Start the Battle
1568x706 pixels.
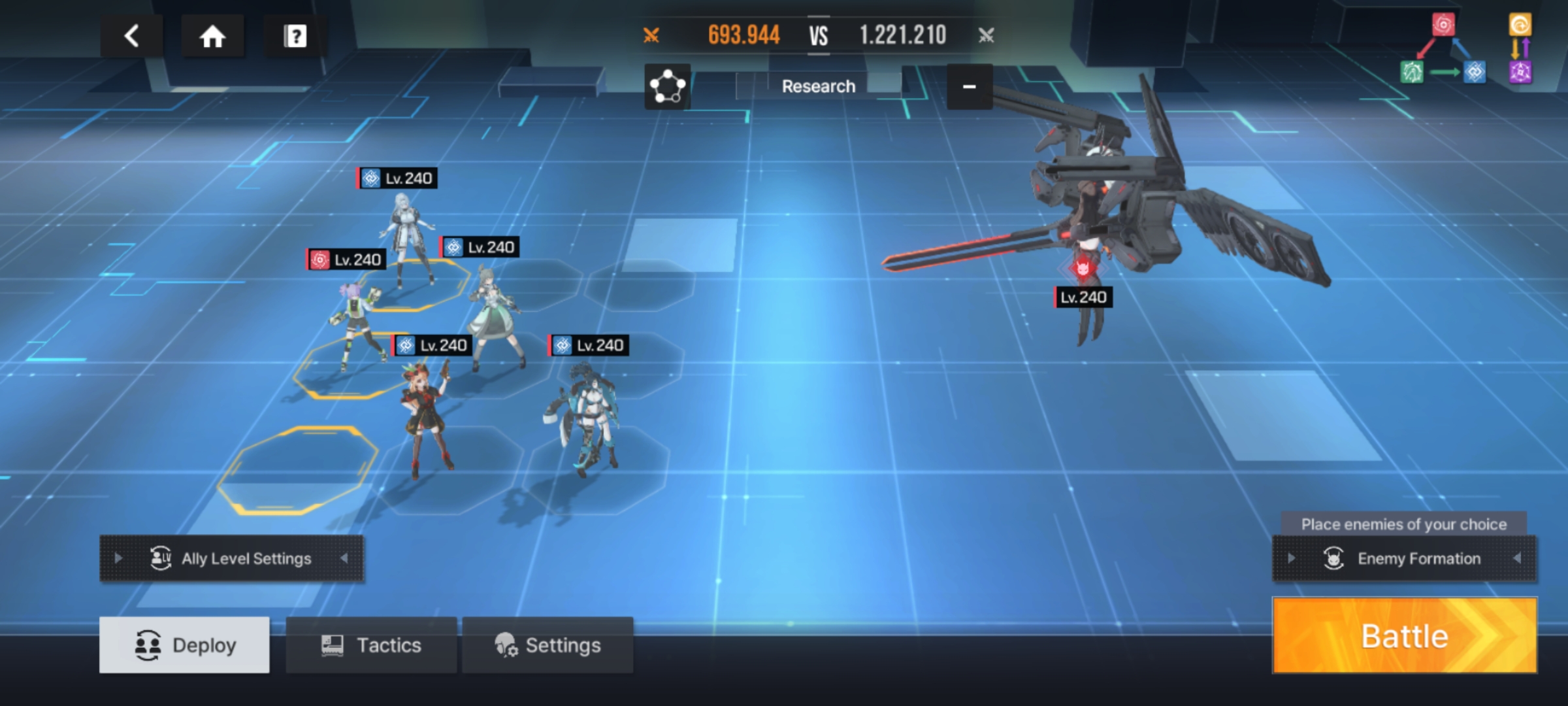[x=1405, y=635]
